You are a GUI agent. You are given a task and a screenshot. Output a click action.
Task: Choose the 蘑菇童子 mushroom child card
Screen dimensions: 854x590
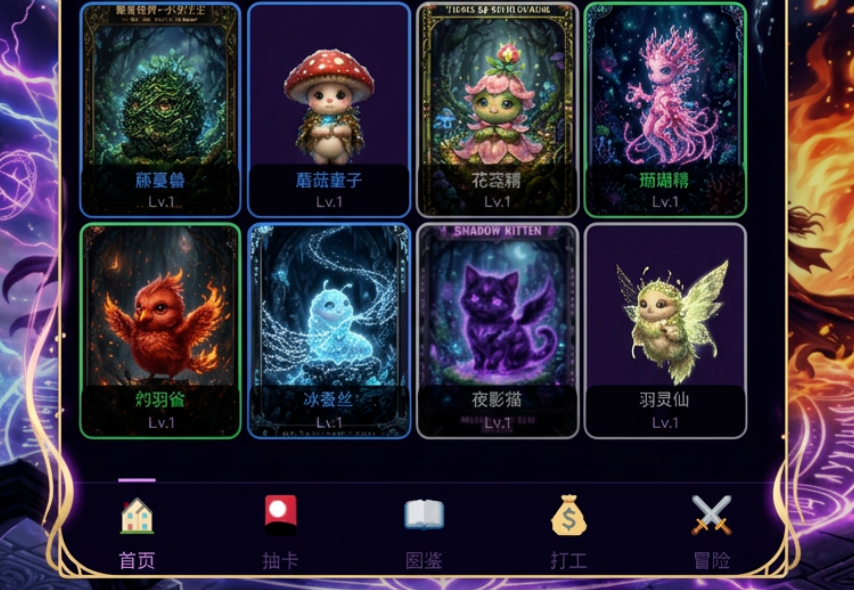coord(329,110)
